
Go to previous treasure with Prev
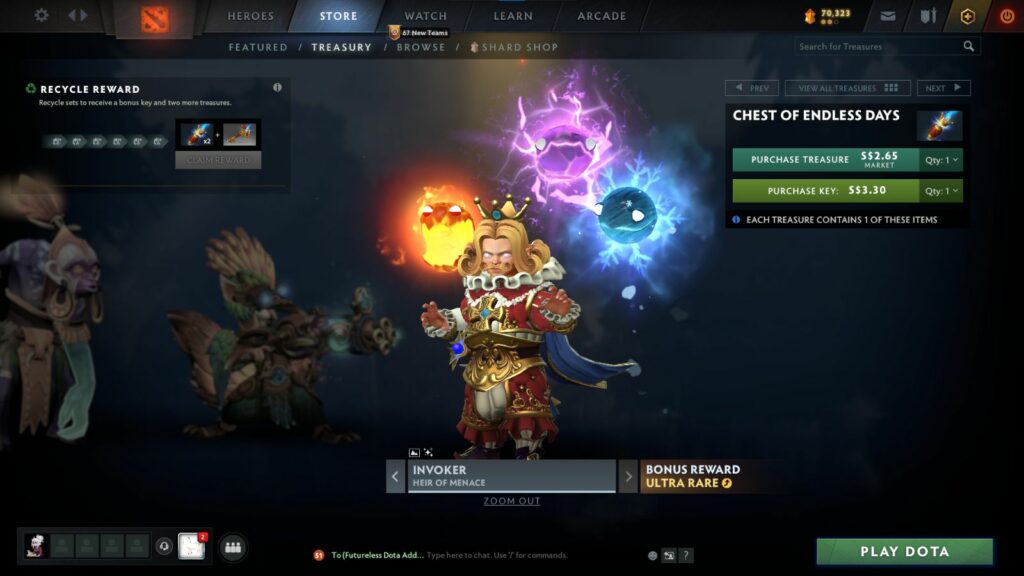click(x=751, y=88)
